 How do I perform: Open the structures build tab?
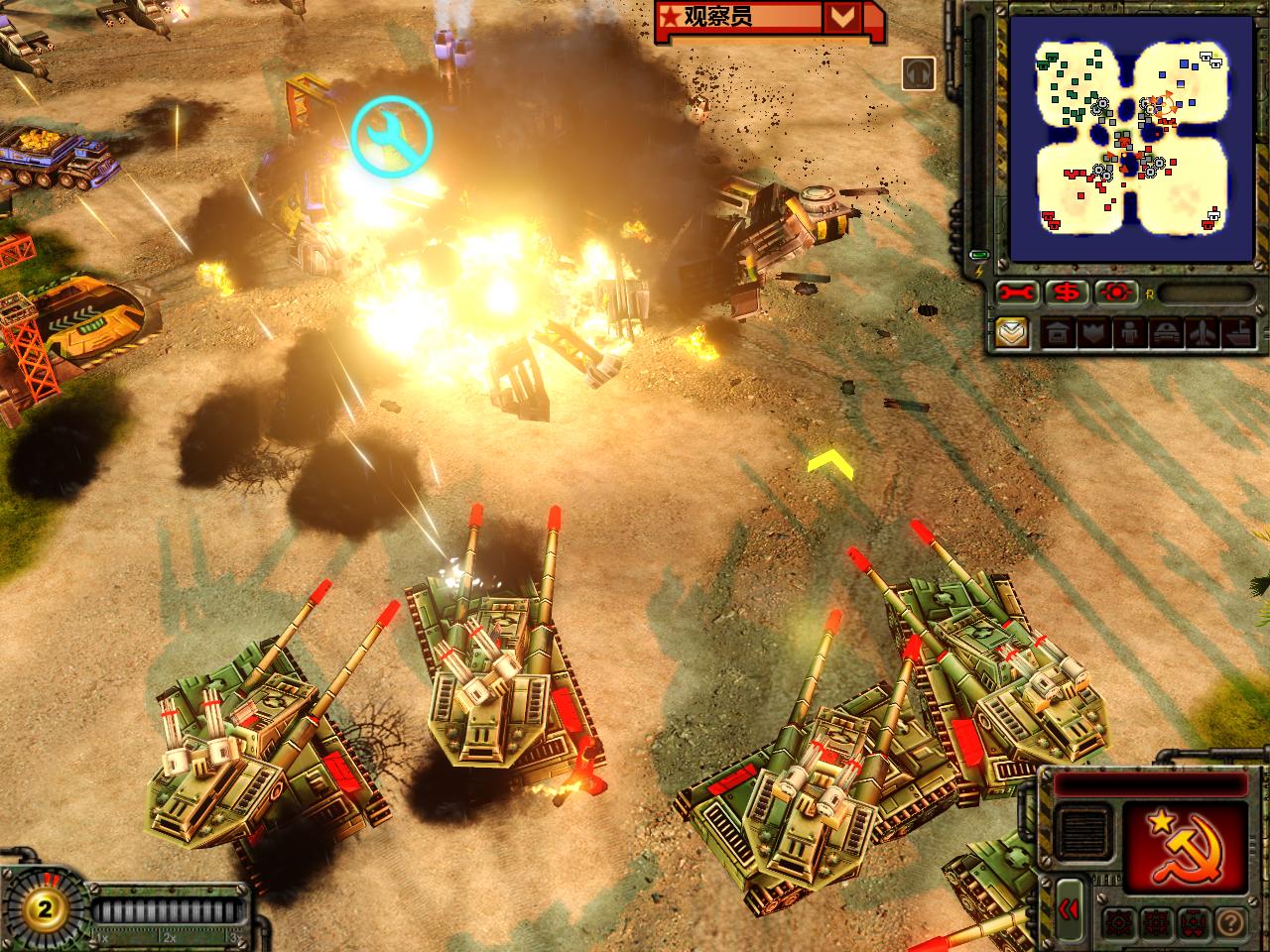1058,333
